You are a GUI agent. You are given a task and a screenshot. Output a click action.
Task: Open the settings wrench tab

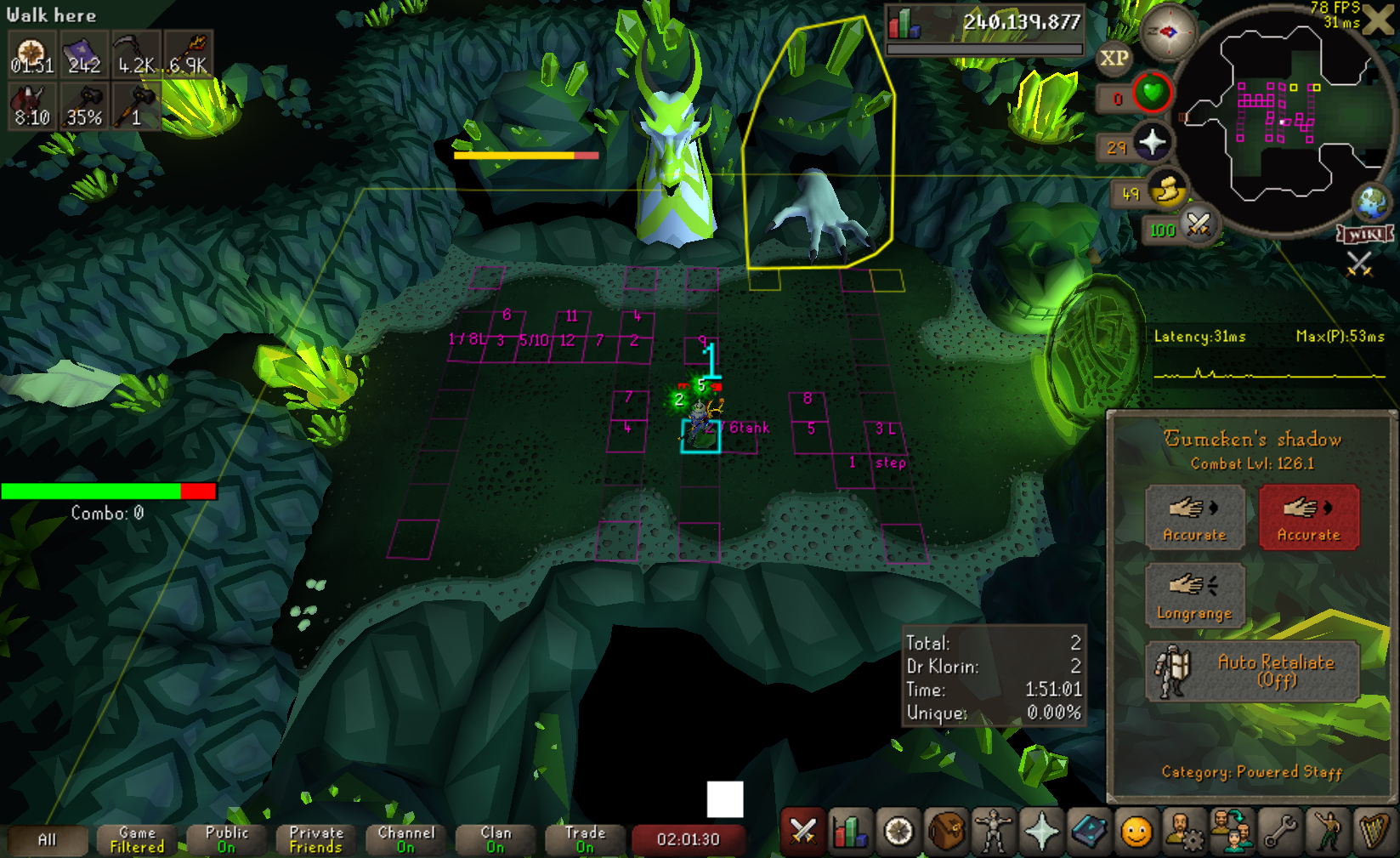click(x=1279, y=831)
